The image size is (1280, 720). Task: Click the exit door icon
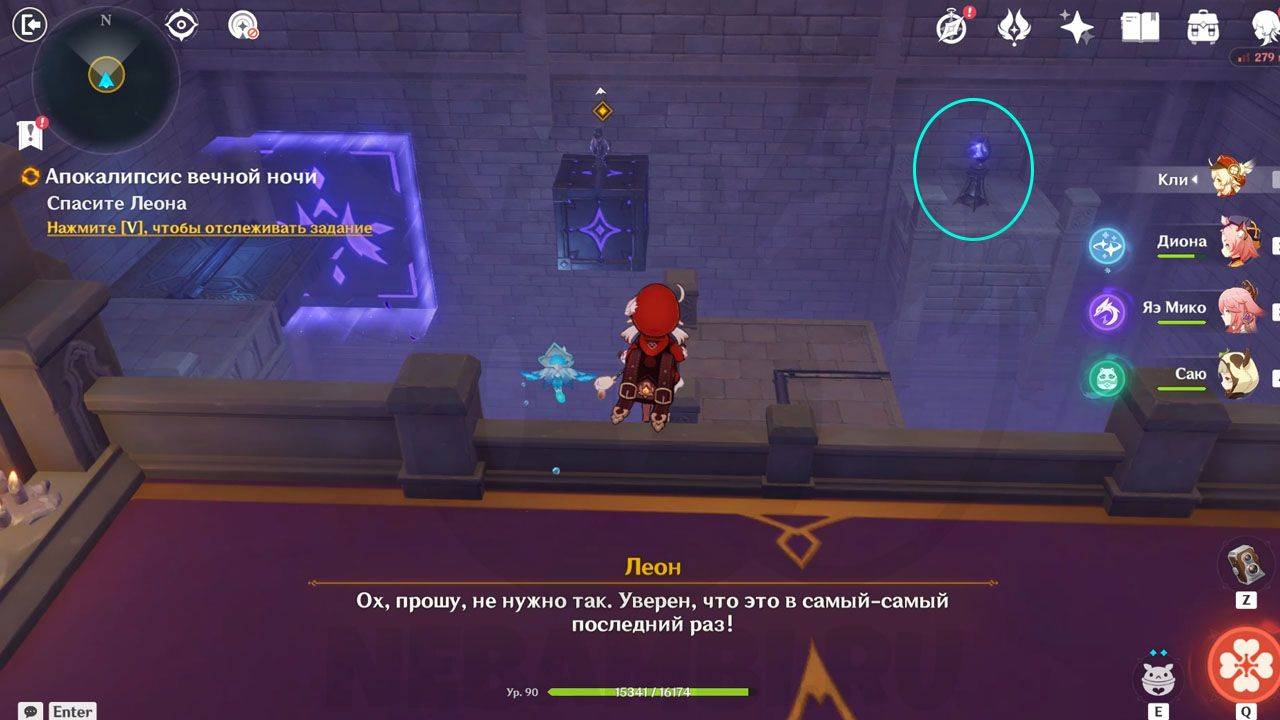[32, 25]
